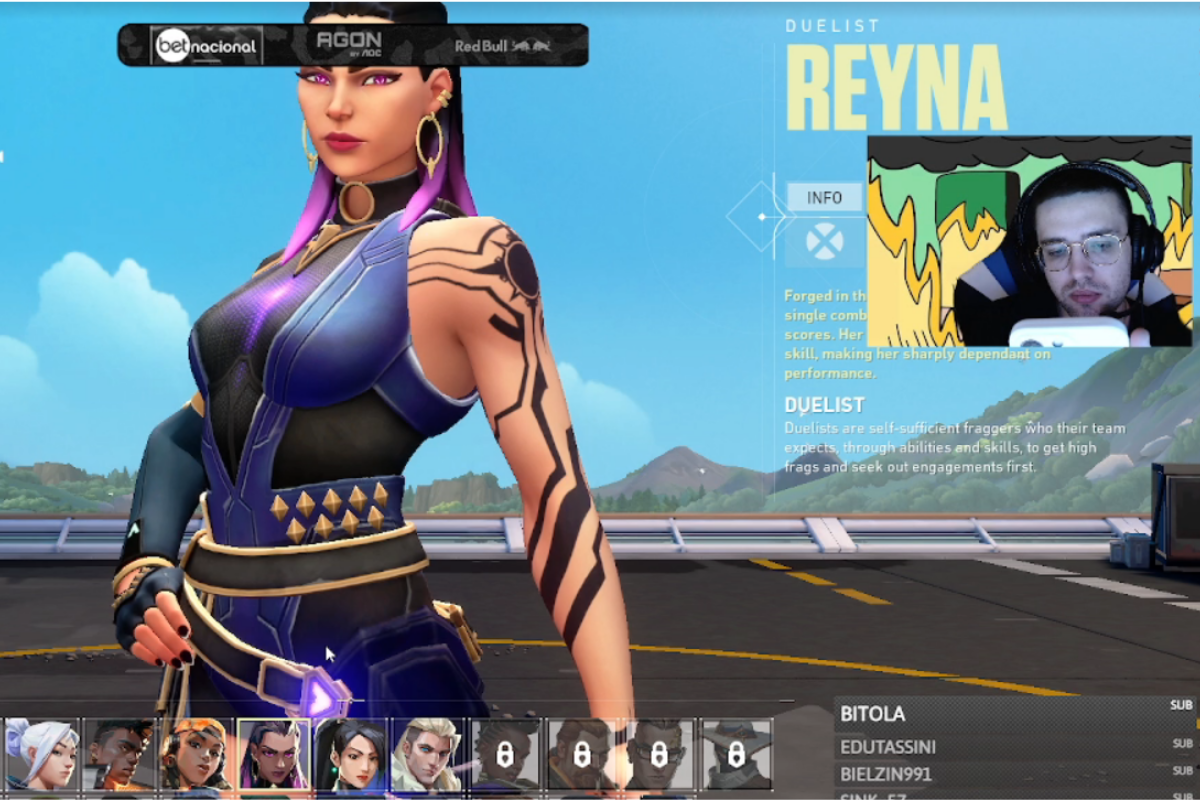Click the highlighted Reyna agent portrait

click(x=273, y=755)
